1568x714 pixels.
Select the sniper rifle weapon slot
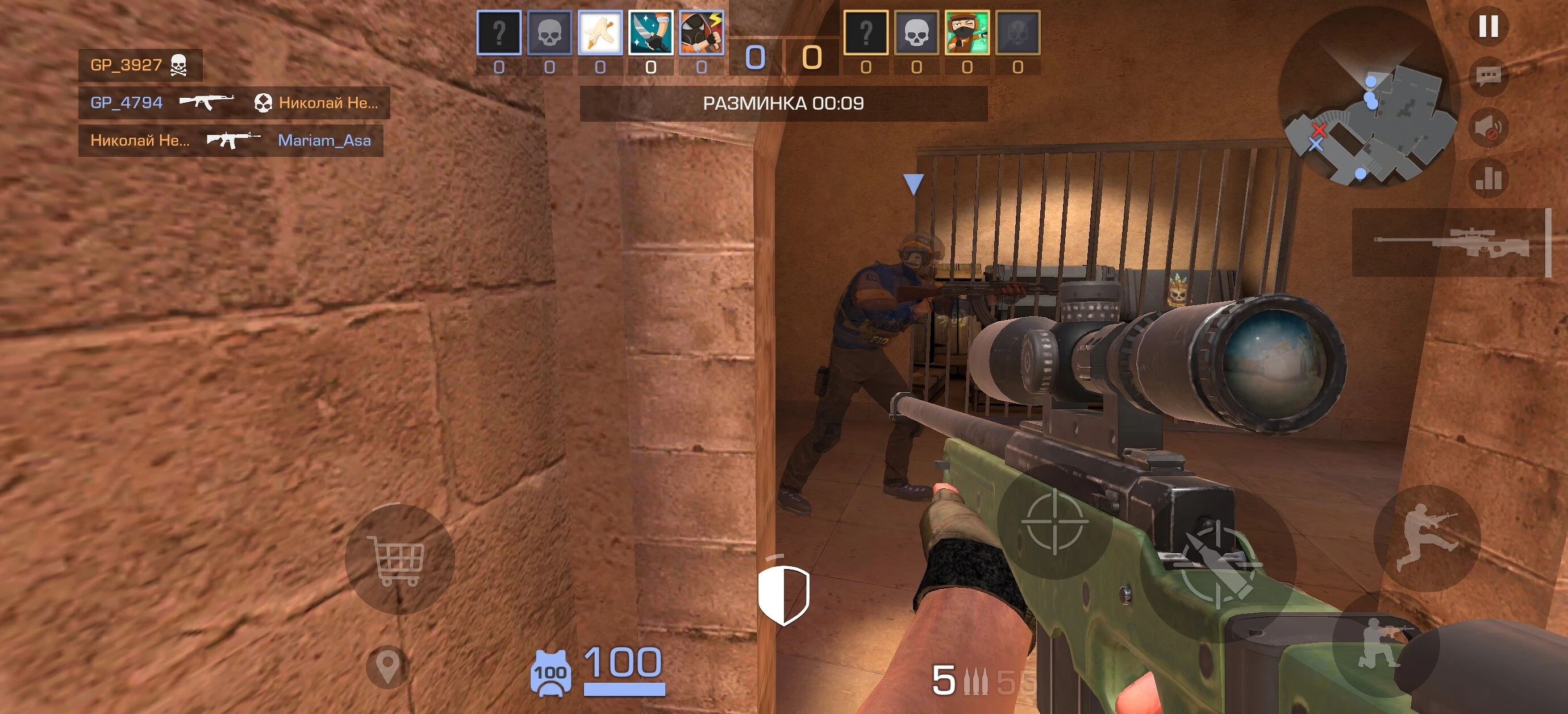[1452, 243]
